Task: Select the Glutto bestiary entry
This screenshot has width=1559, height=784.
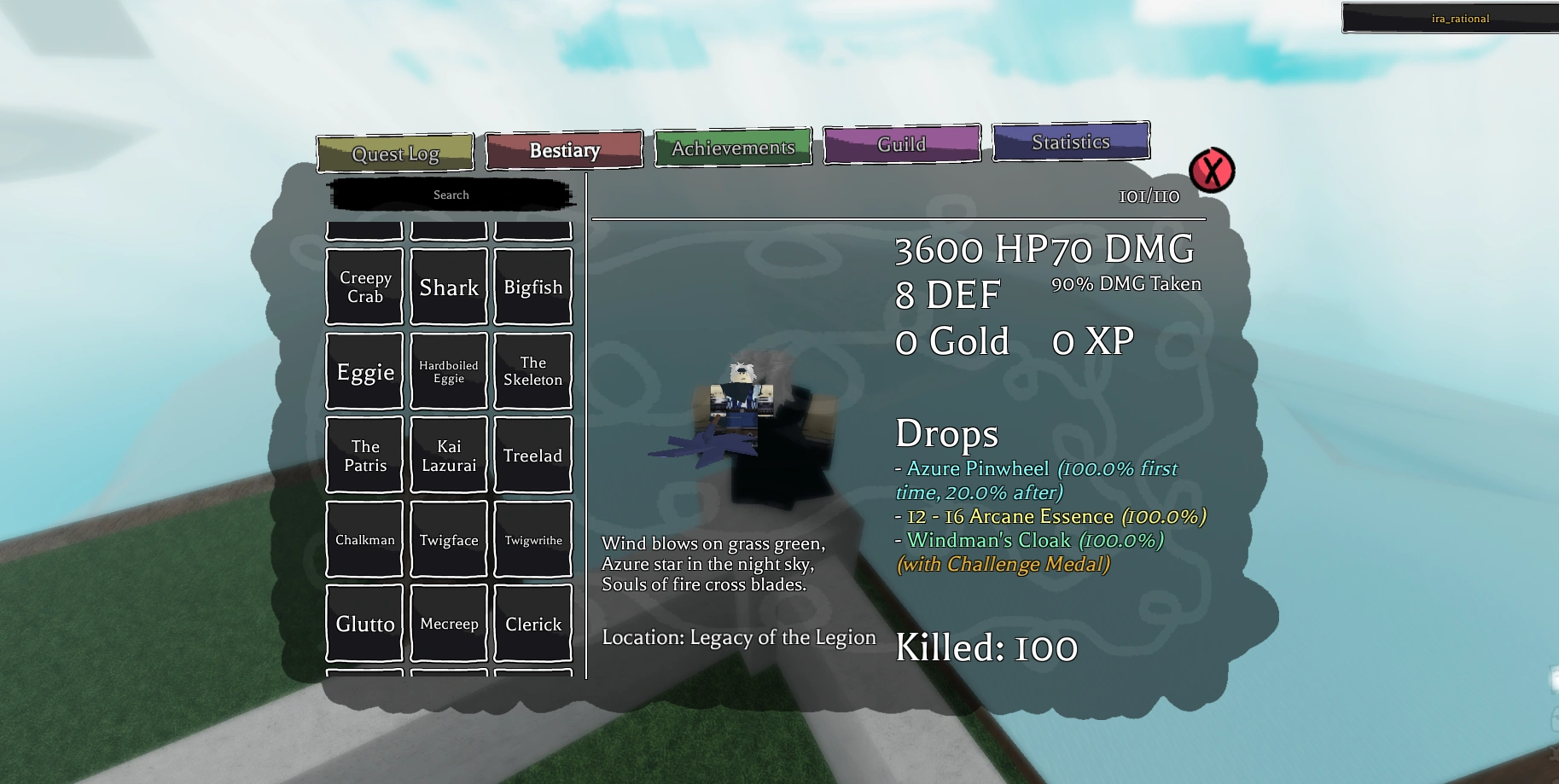Action: (x=364, y=624)
